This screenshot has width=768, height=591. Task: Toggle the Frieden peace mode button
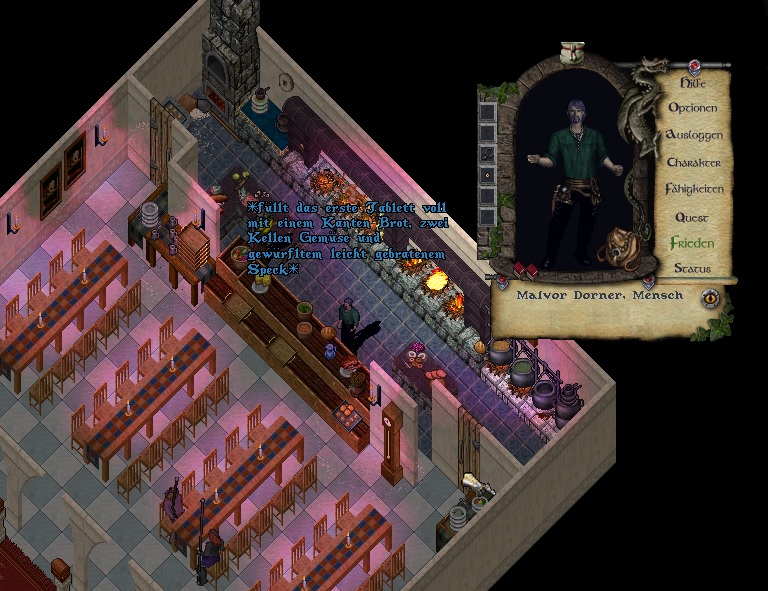point(692,243)
